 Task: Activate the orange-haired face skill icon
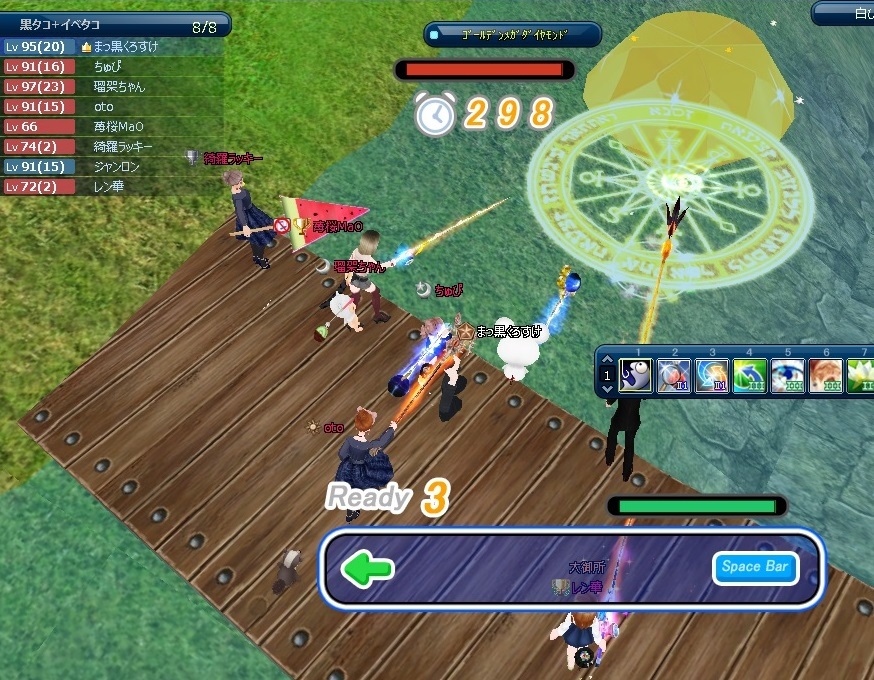(x=826, y=376)
